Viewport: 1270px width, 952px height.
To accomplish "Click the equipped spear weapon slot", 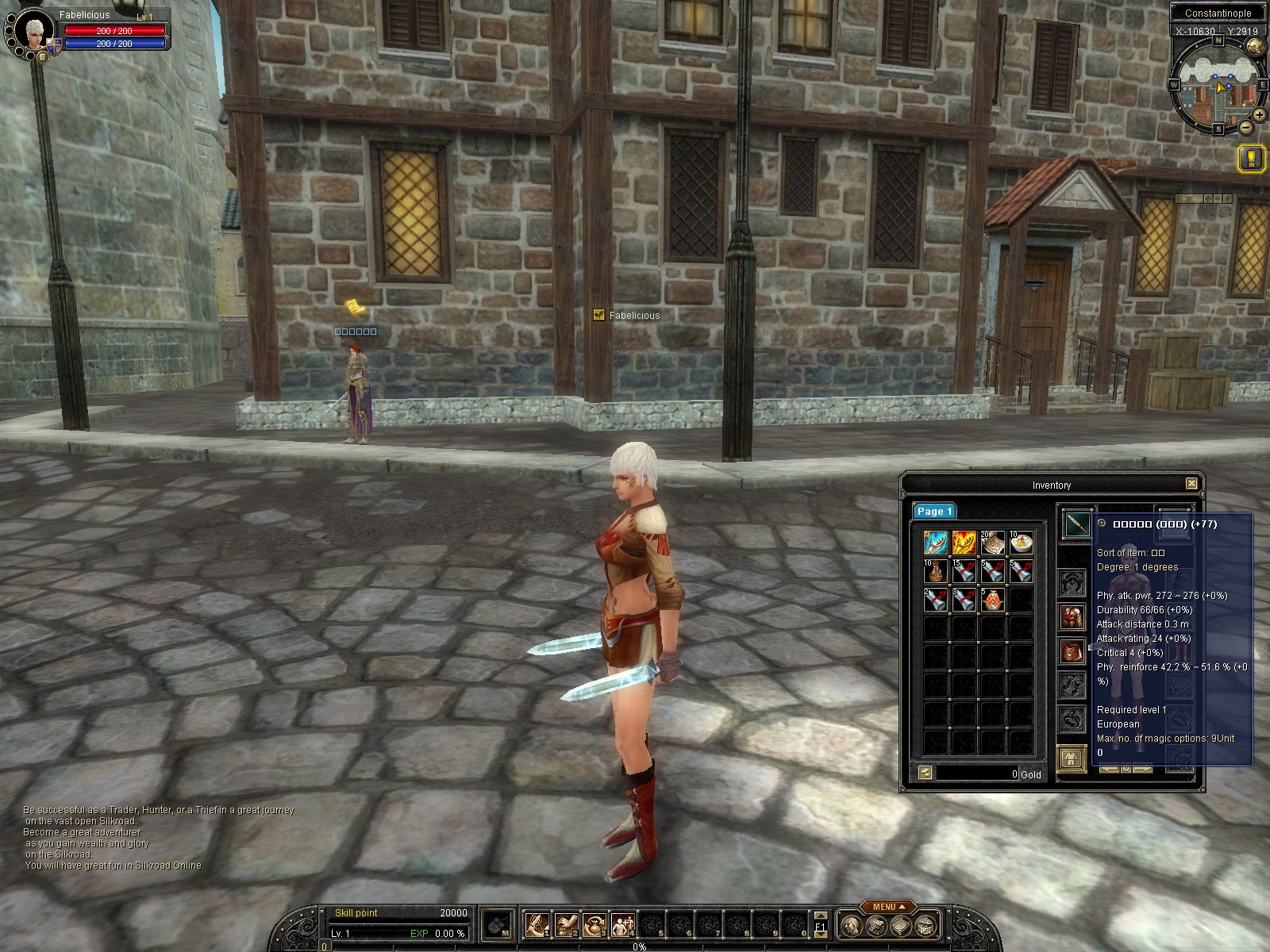I will (1076, 524).
